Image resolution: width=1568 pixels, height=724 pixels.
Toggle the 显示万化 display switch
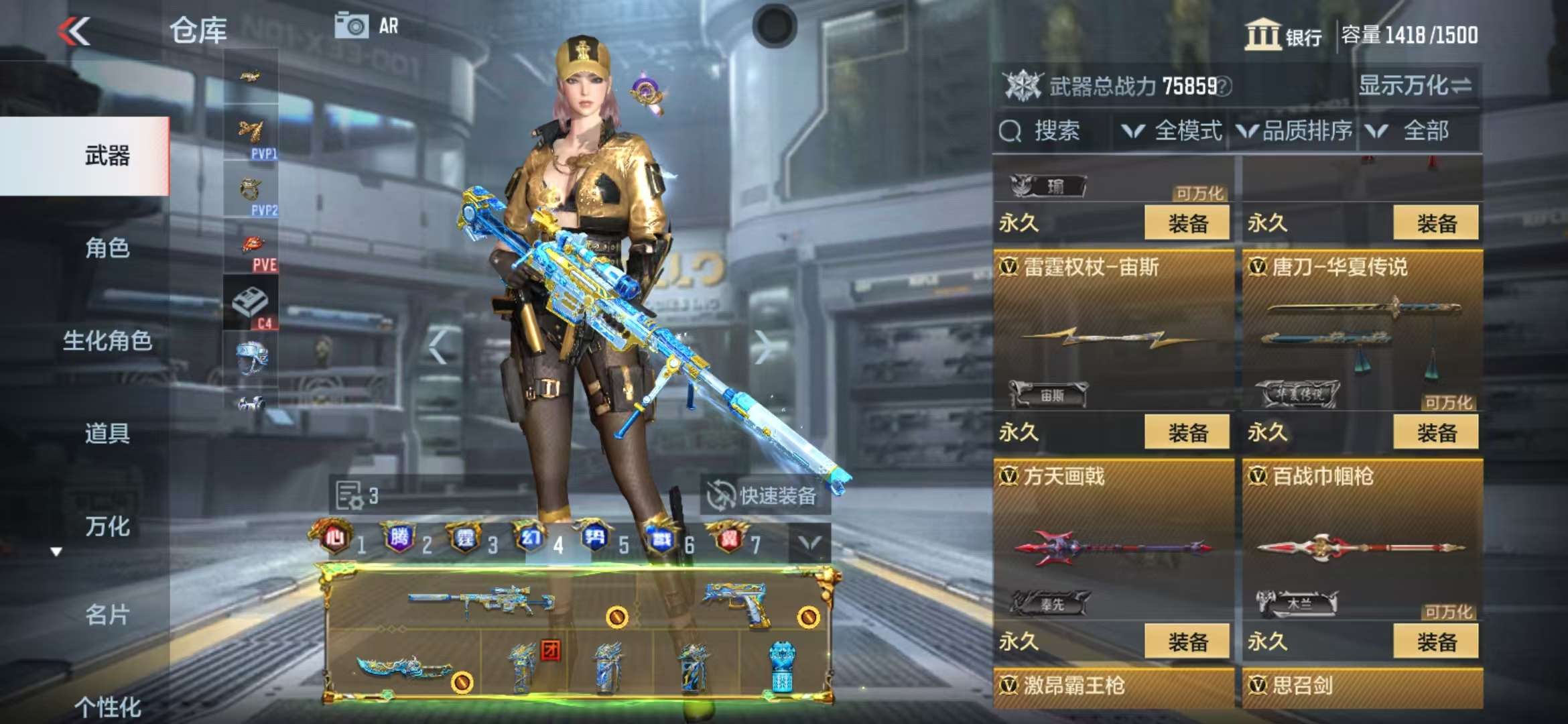point(1415,86)
